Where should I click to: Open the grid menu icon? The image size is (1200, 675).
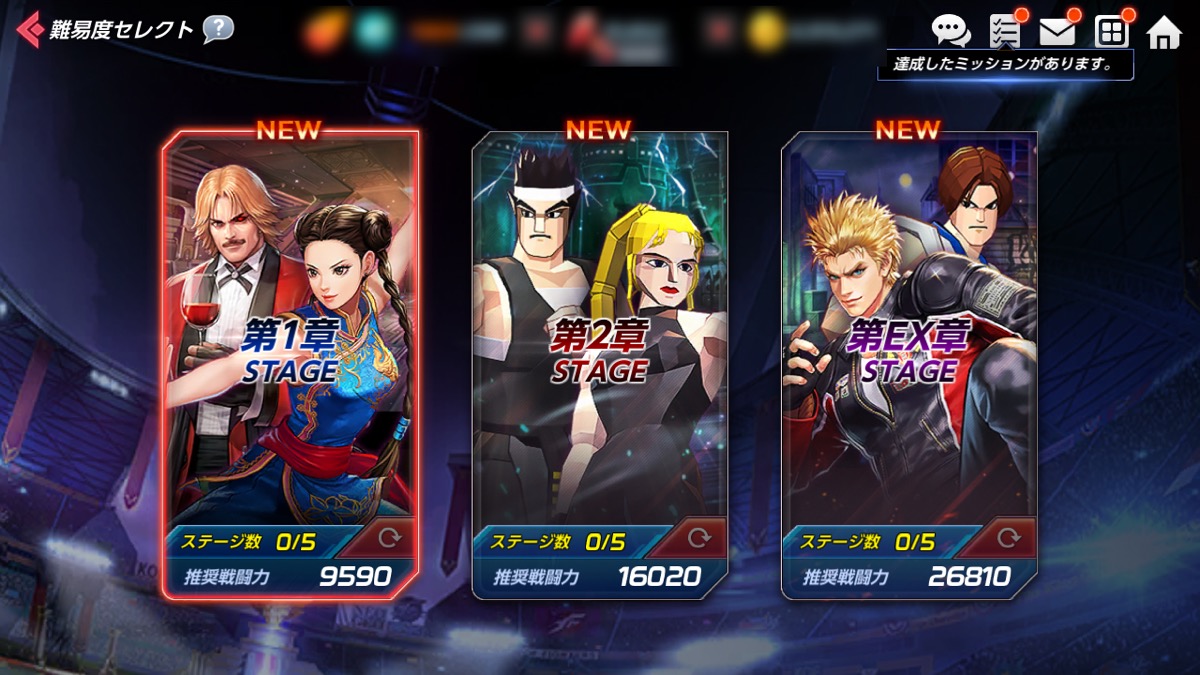click(x=1111, y=32)
